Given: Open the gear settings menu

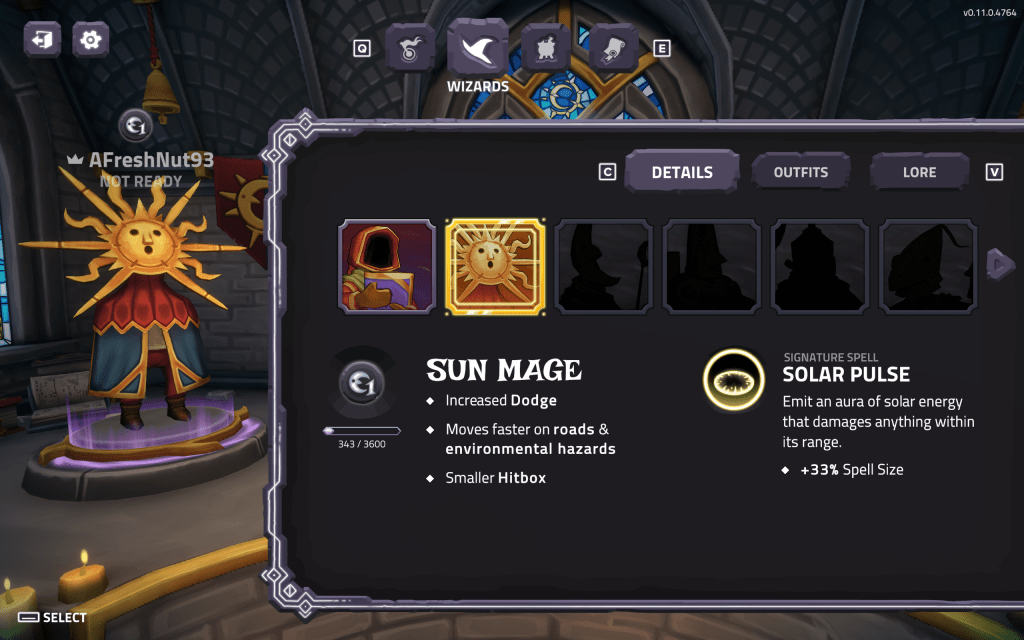Looking at the screenshot, I should pos(90,40).
